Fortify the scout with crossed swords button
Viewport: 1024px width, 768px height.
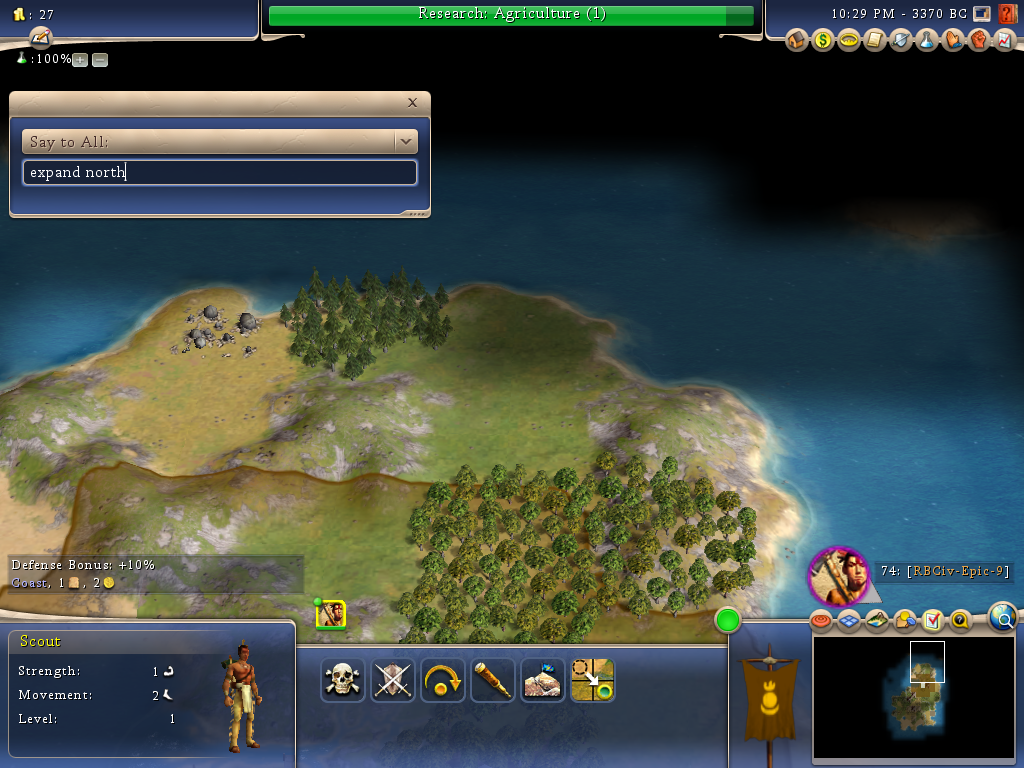393,680
